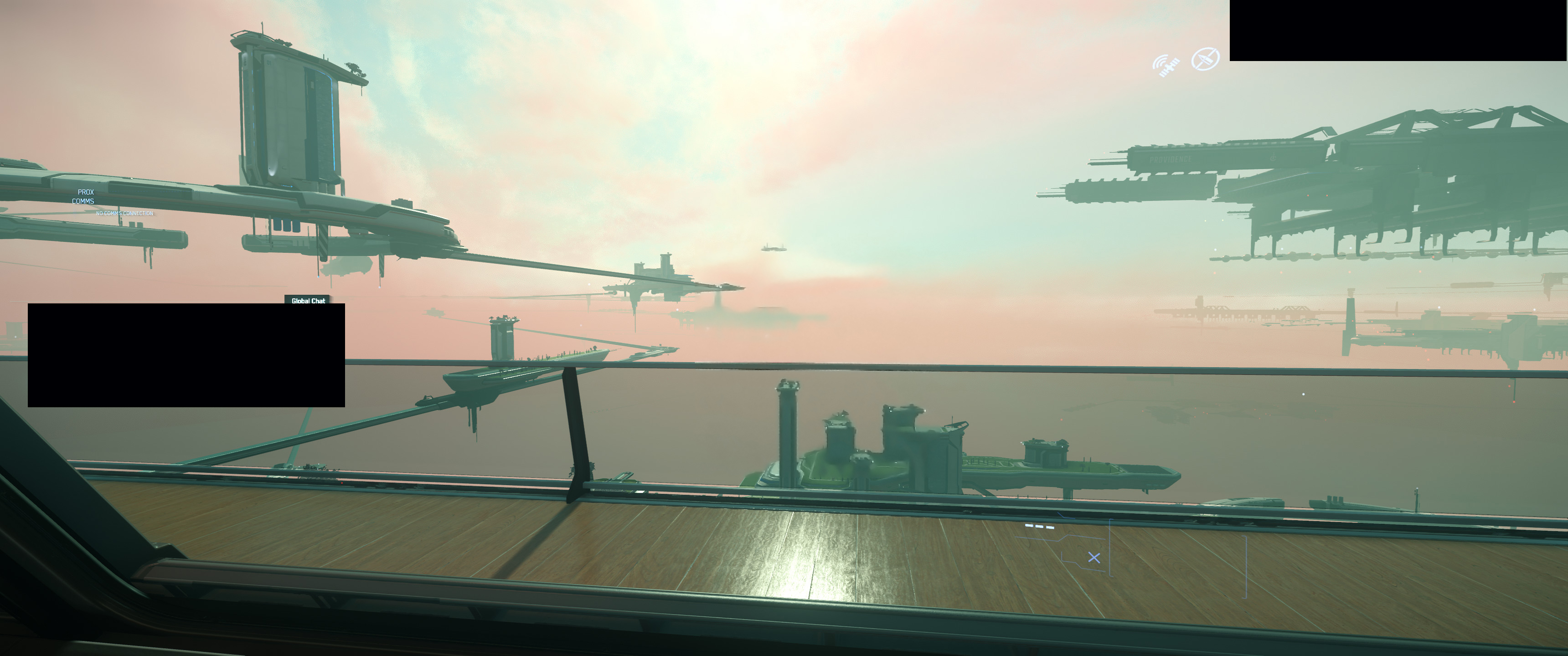The width and height of the screenshot is (1568, 656).
Task: Activate the lower-right HUD bracket marker
Action: [1109, 548]
